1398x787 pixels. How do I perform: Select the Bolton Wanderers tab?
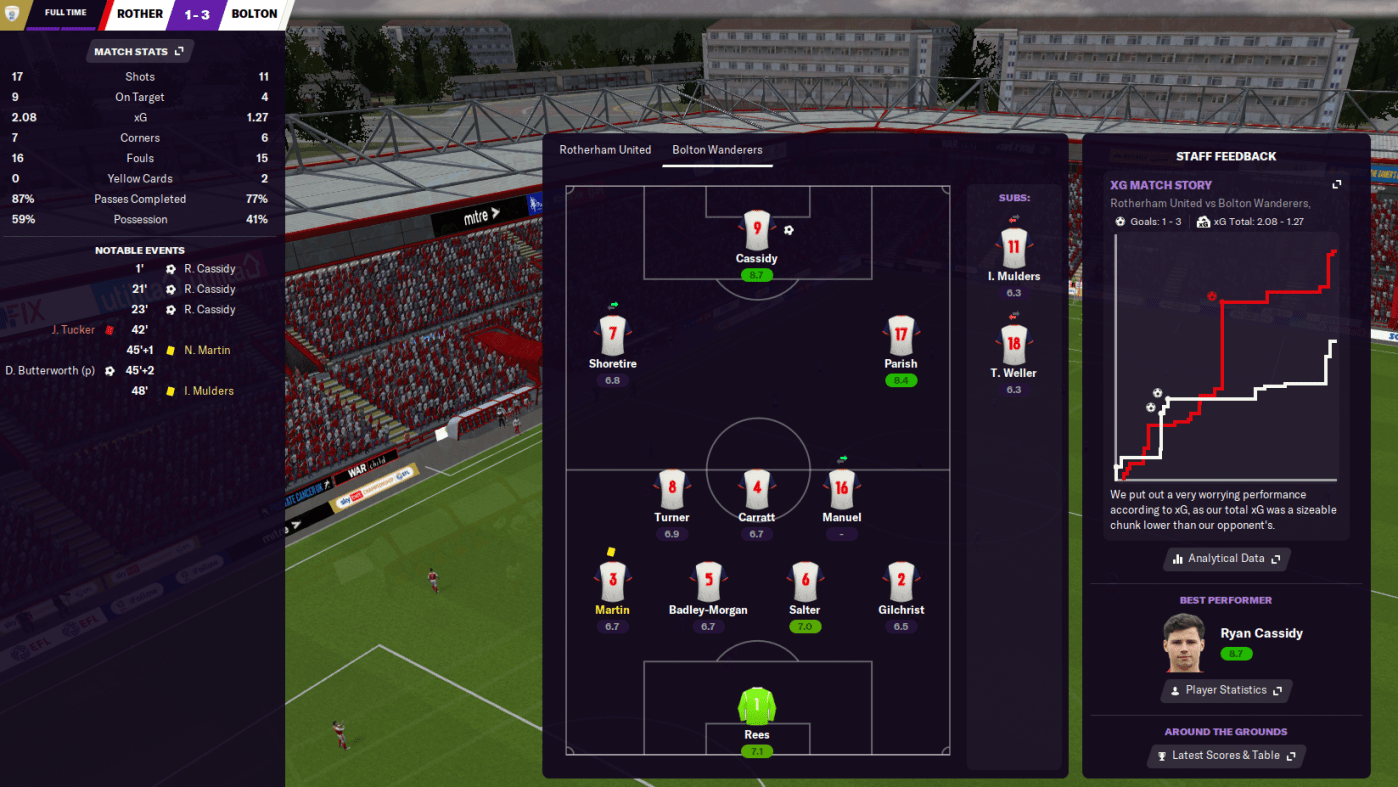[717, 150]
